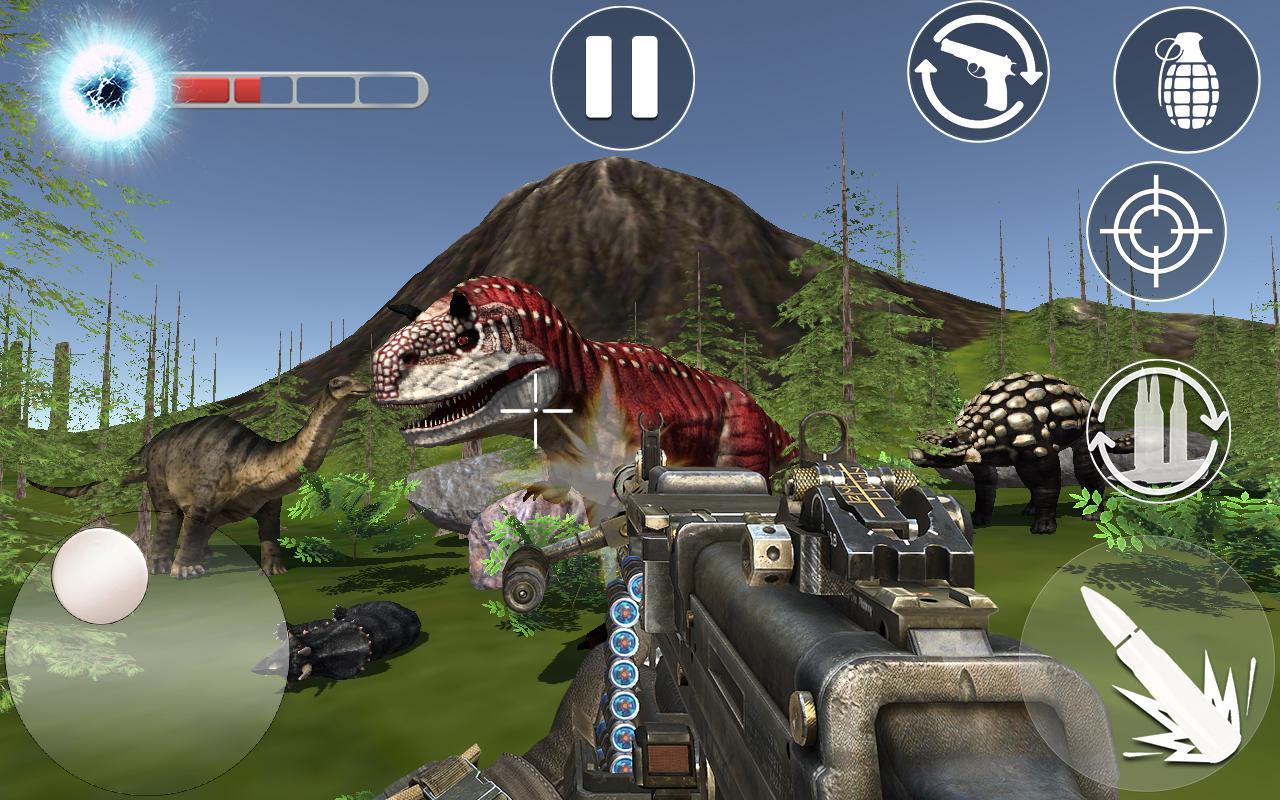Tap the muzzle flash near the T-Rex
The image size is (1280, 800).
580,470
